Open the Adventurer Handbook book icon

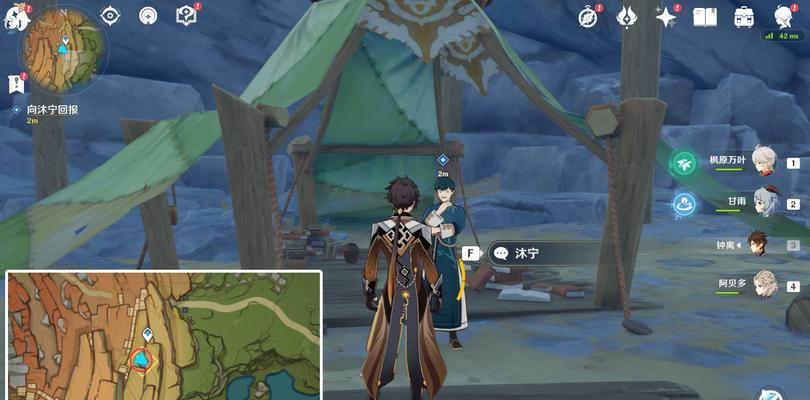point(705,16)
